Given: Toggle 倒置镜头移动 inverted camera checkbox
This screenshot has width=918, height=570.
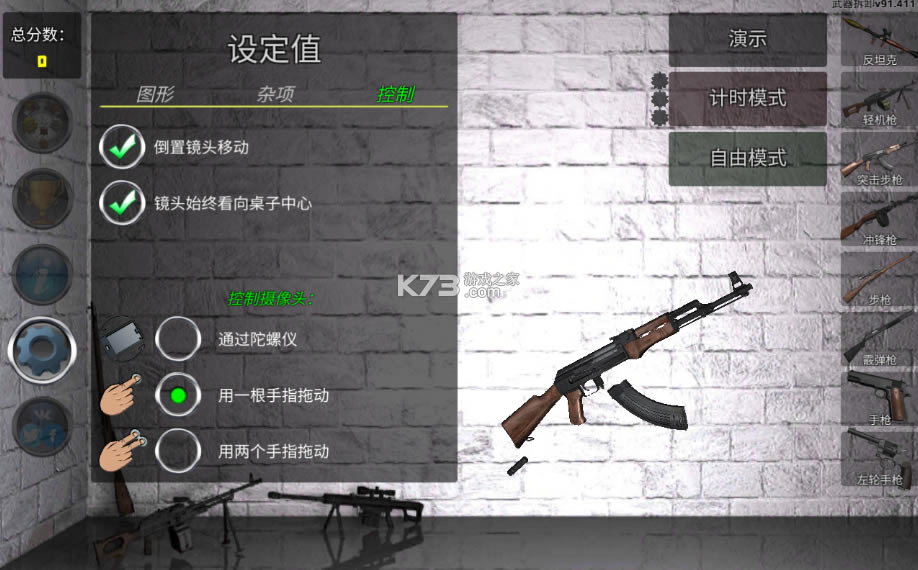Looking at the screenshot, I should pos(123,148).
